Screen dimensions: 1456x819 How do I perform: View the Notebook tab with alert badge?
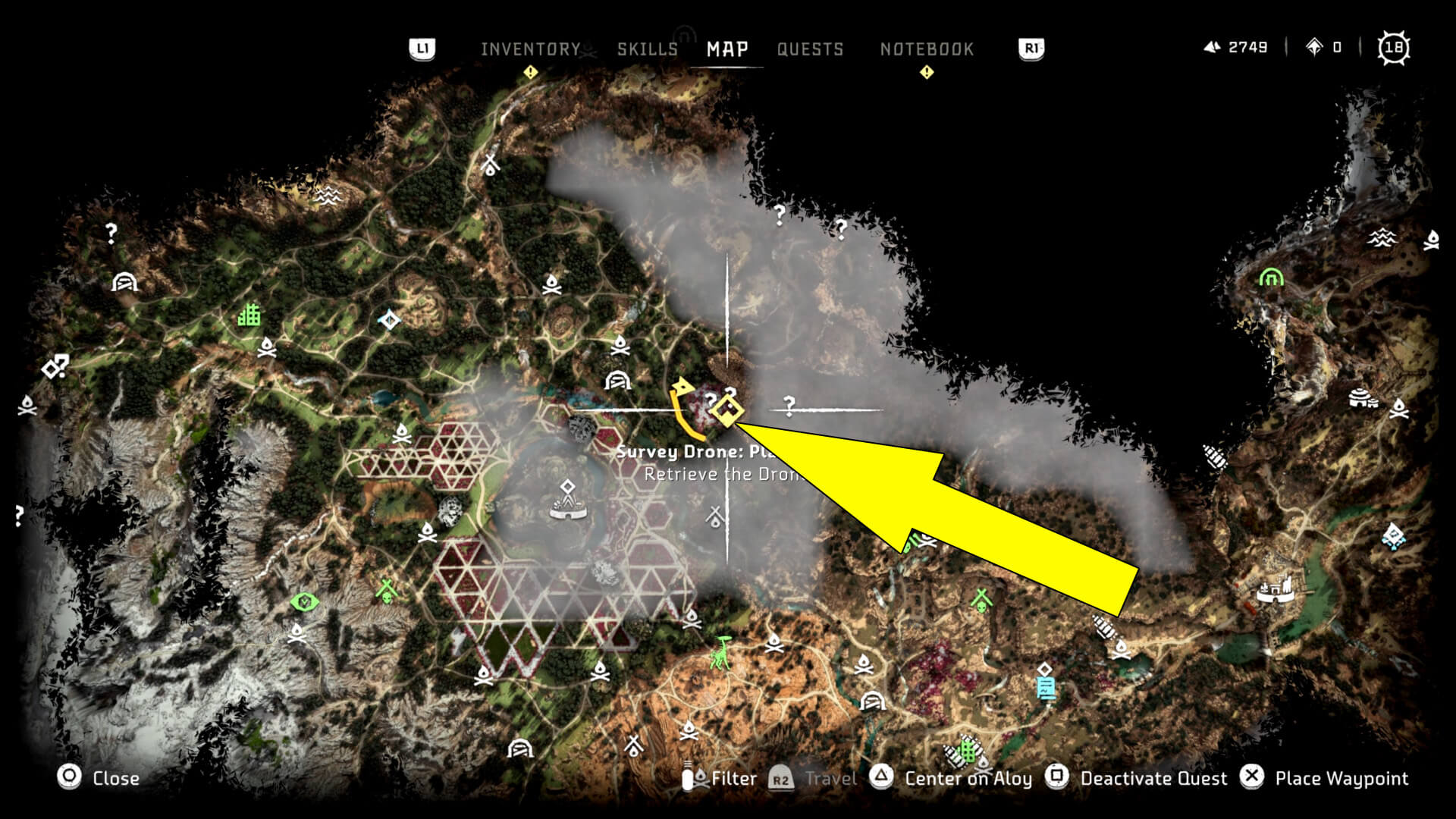pos(926,49)
